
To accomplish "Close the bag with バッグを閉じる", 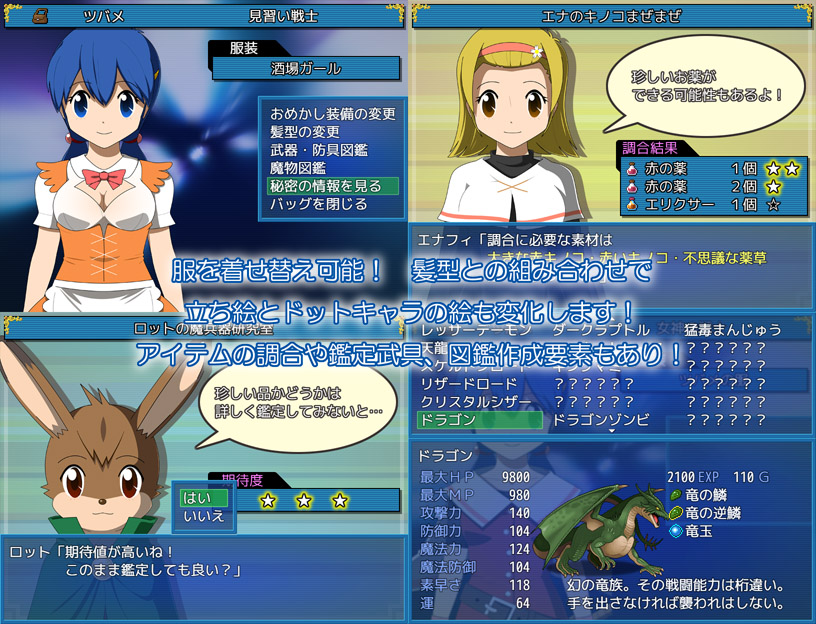I will click(x=318, y=204).
